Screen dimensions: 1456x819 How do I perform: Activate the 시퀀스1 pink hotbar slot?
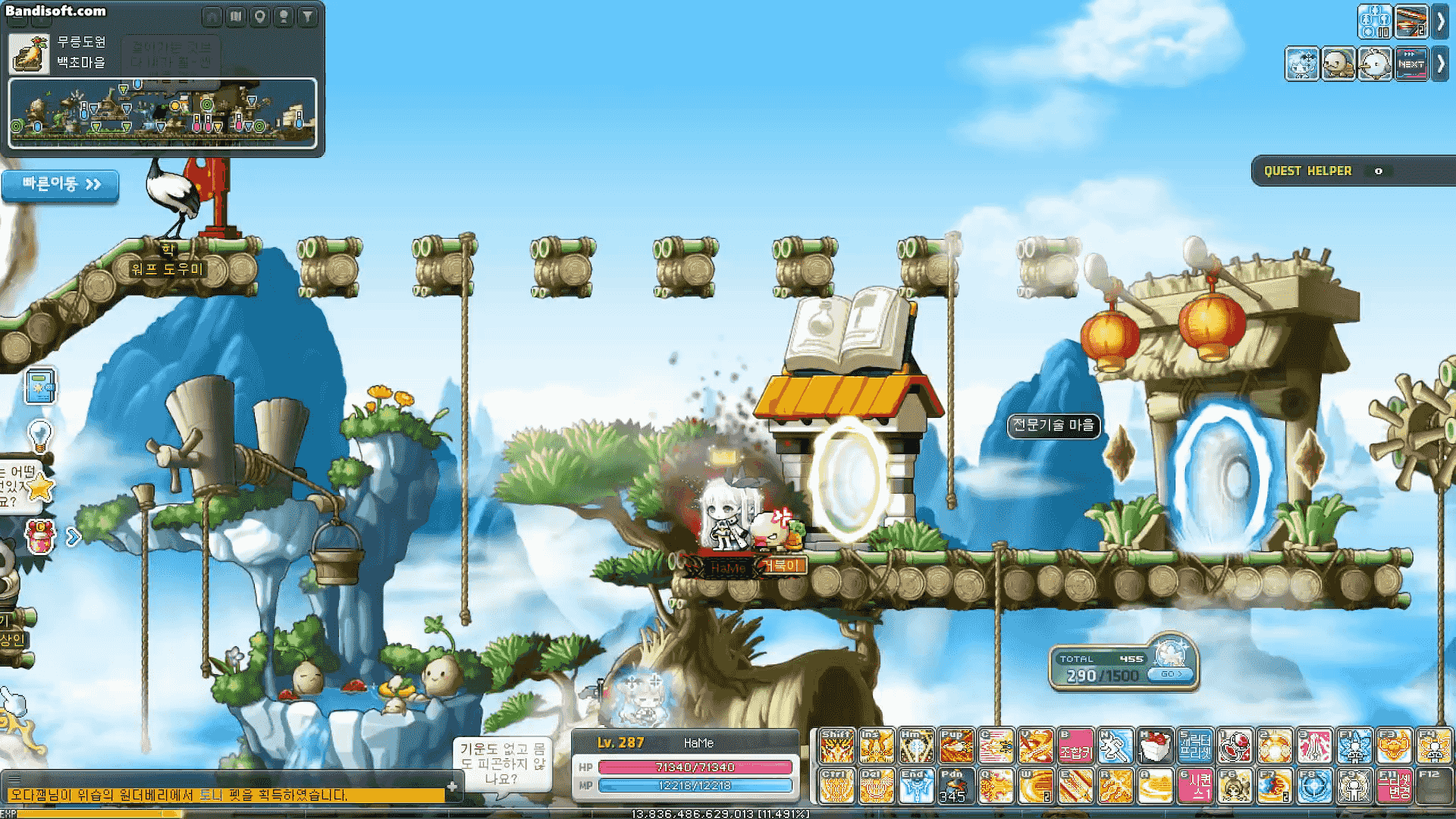click(1196, 786)
